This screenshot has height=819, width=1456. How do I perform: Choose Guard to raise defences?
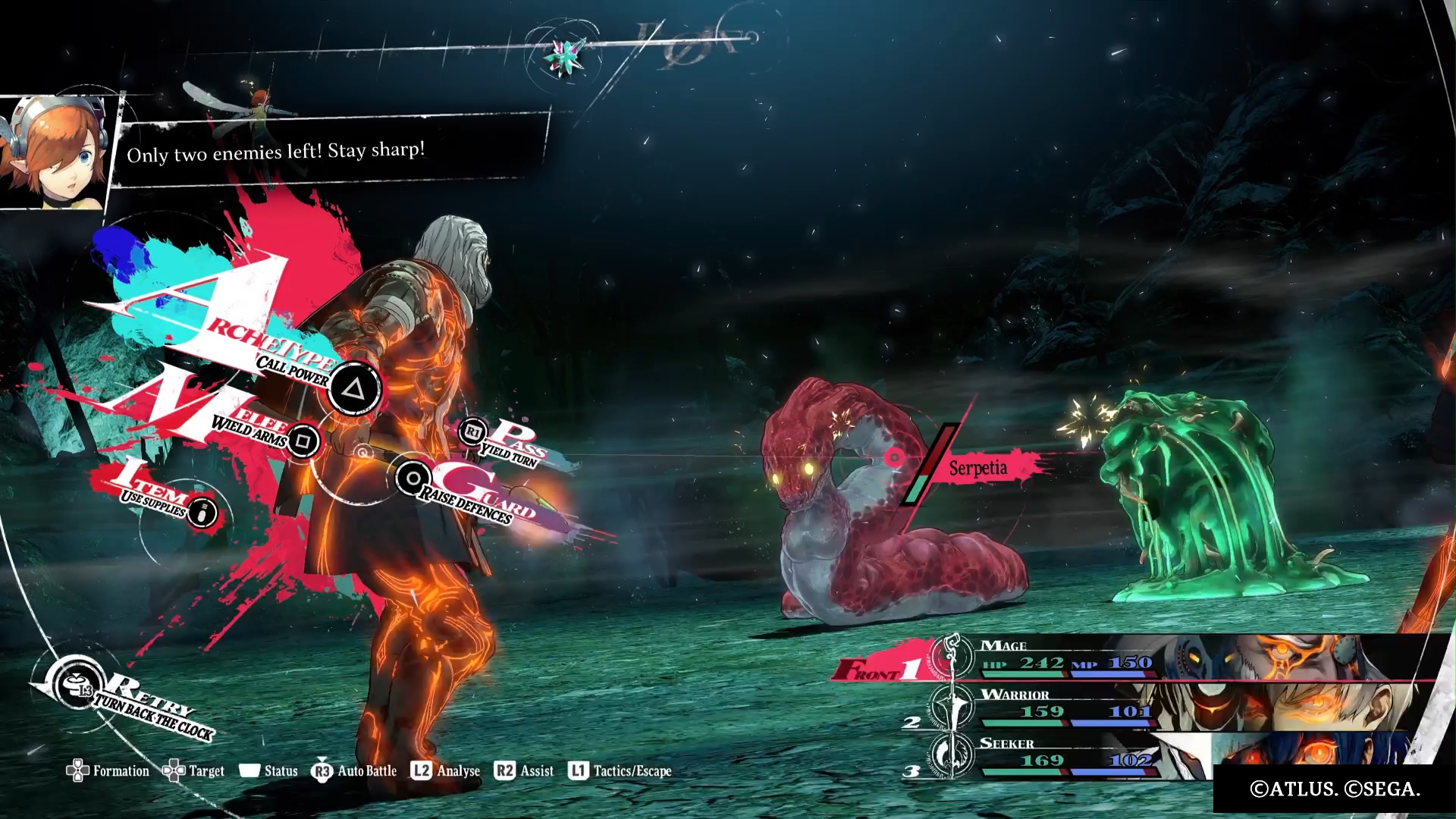pyautogui.click(x=413, y=479)
